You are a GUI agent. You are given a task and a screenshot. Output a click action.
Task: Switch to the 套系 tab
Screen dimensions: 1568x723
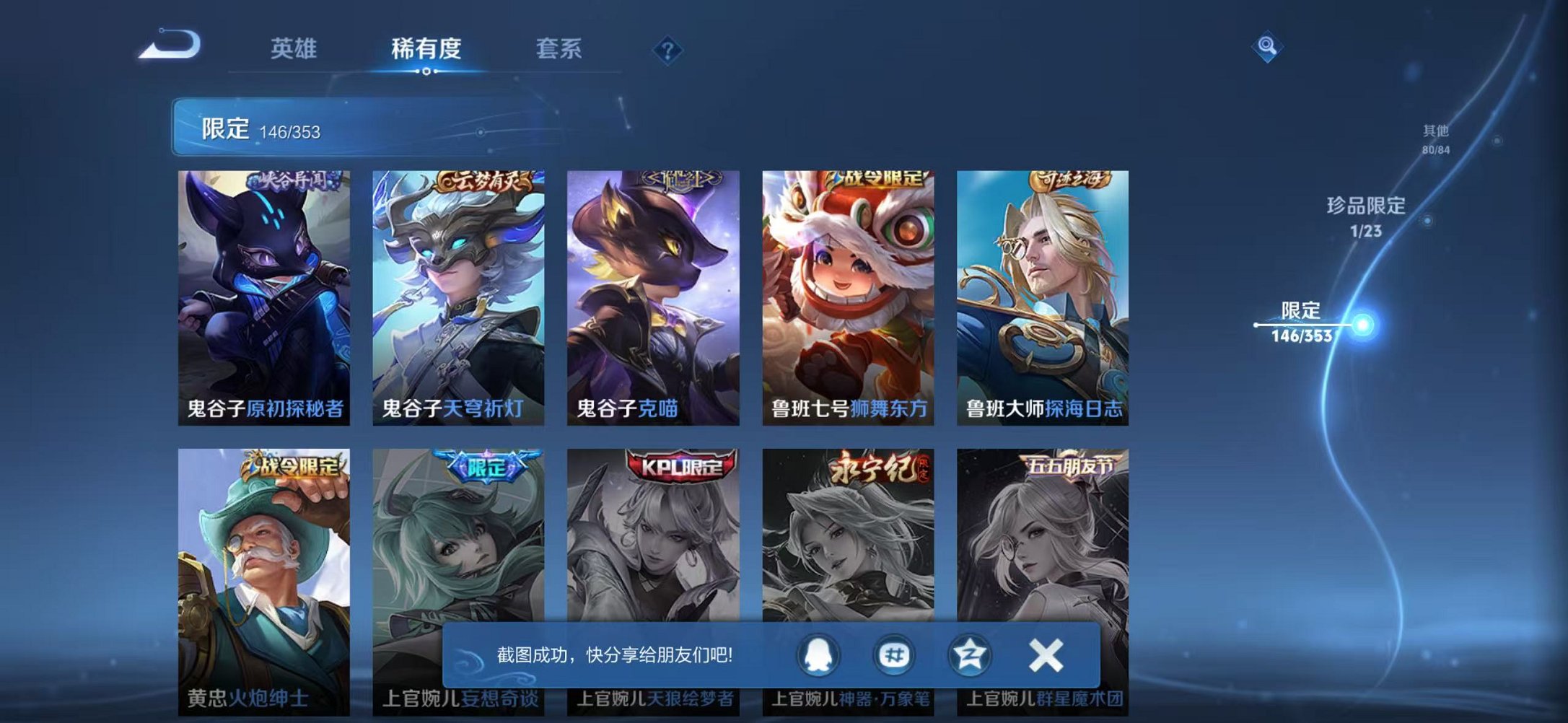click(x=559, y=48)
